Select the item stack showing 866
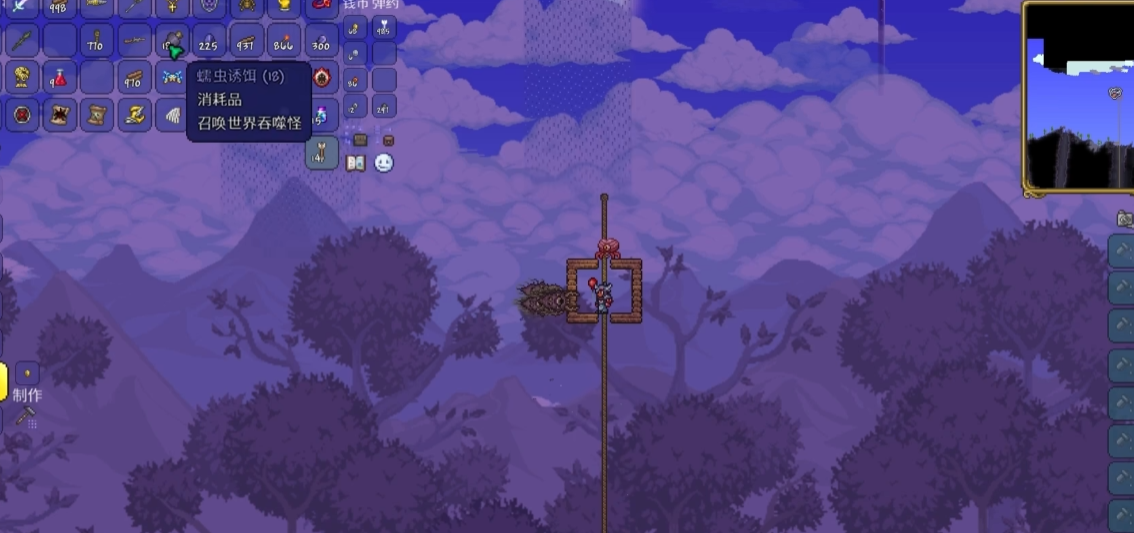1134x533 pixels. 284,42
